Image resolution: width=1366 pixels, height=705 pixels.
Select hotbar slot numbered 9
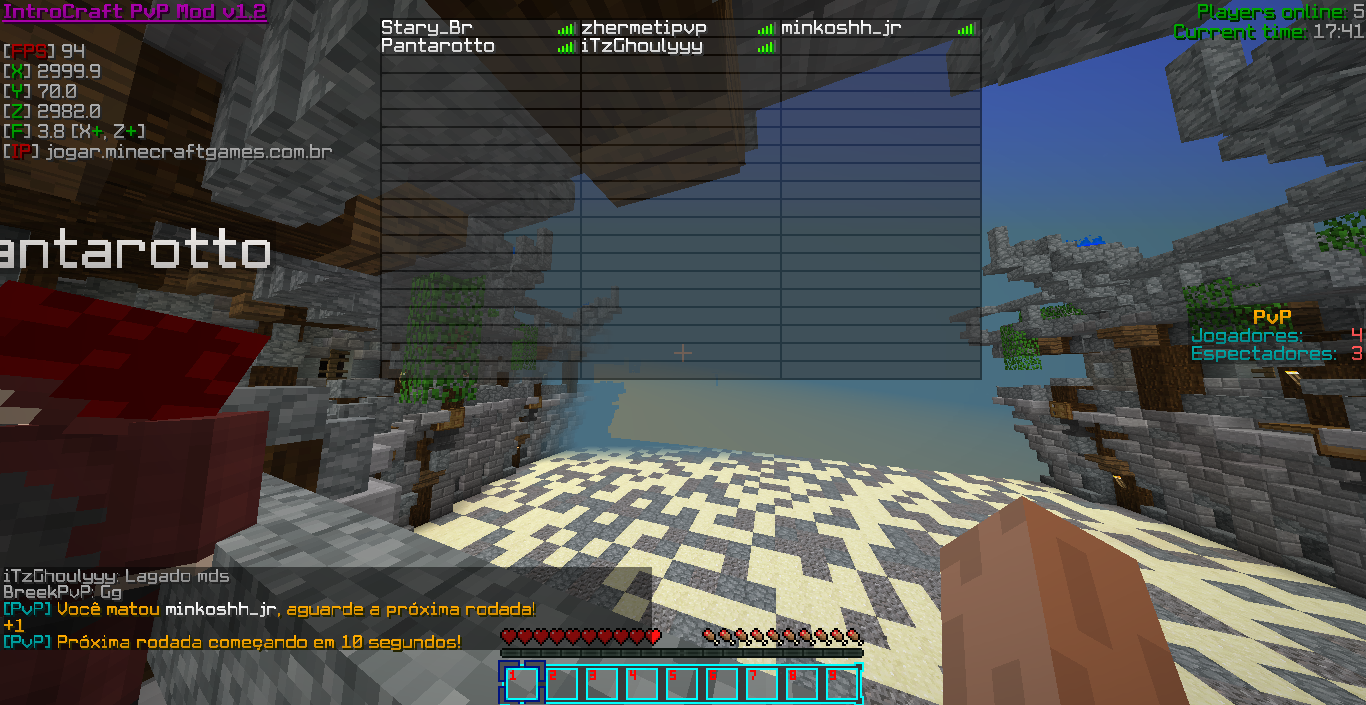click(841, 684)
